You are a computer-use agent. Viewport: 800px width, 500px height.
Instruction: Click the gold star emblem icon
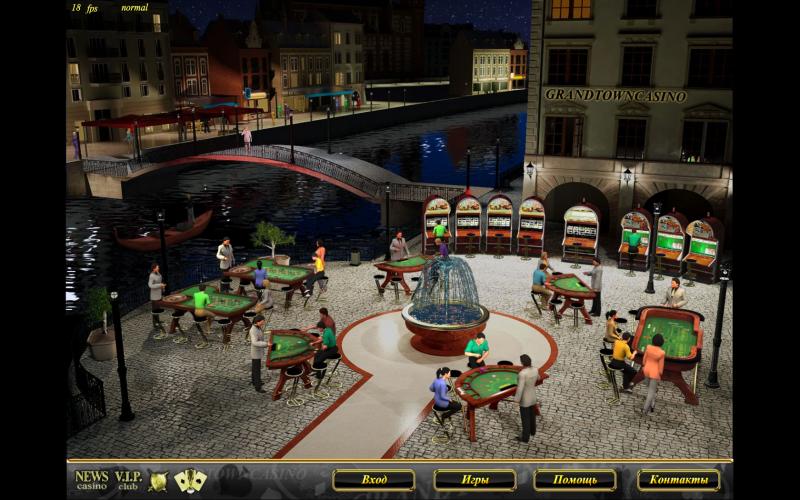(158, 481)
